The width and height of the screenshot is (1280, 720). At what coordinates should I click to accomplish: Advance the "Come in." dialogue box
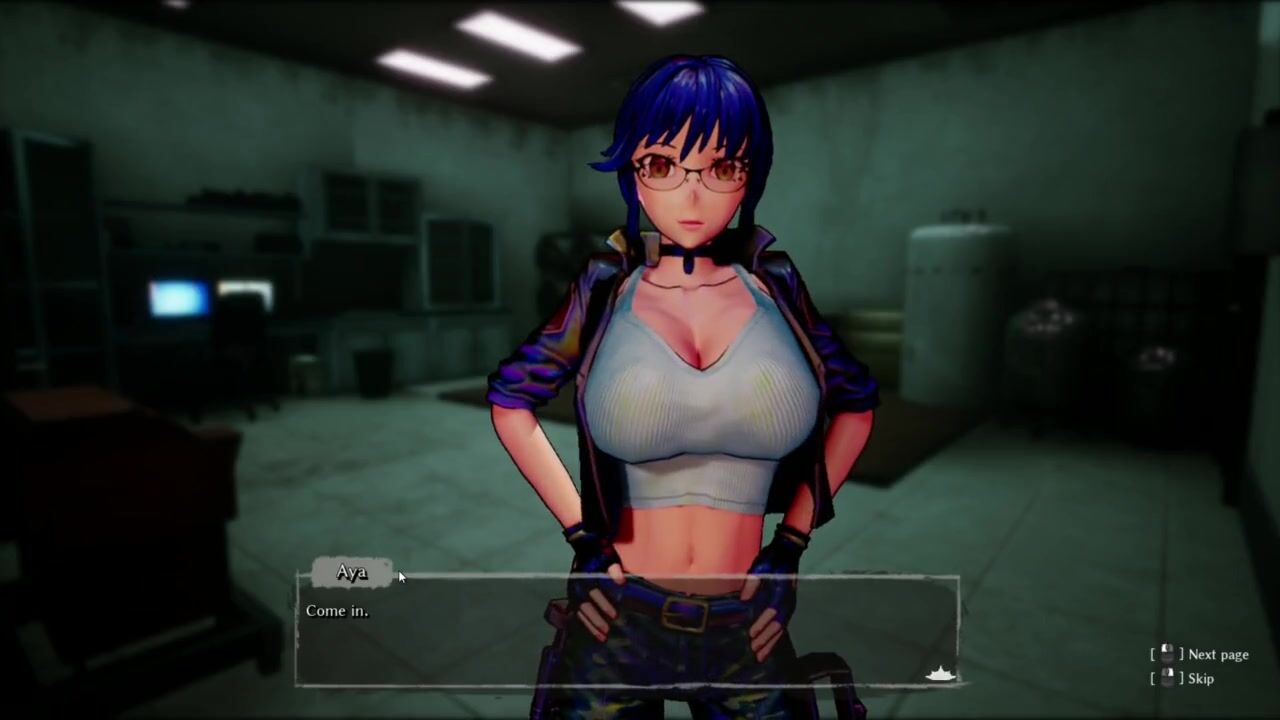[627, 631]
